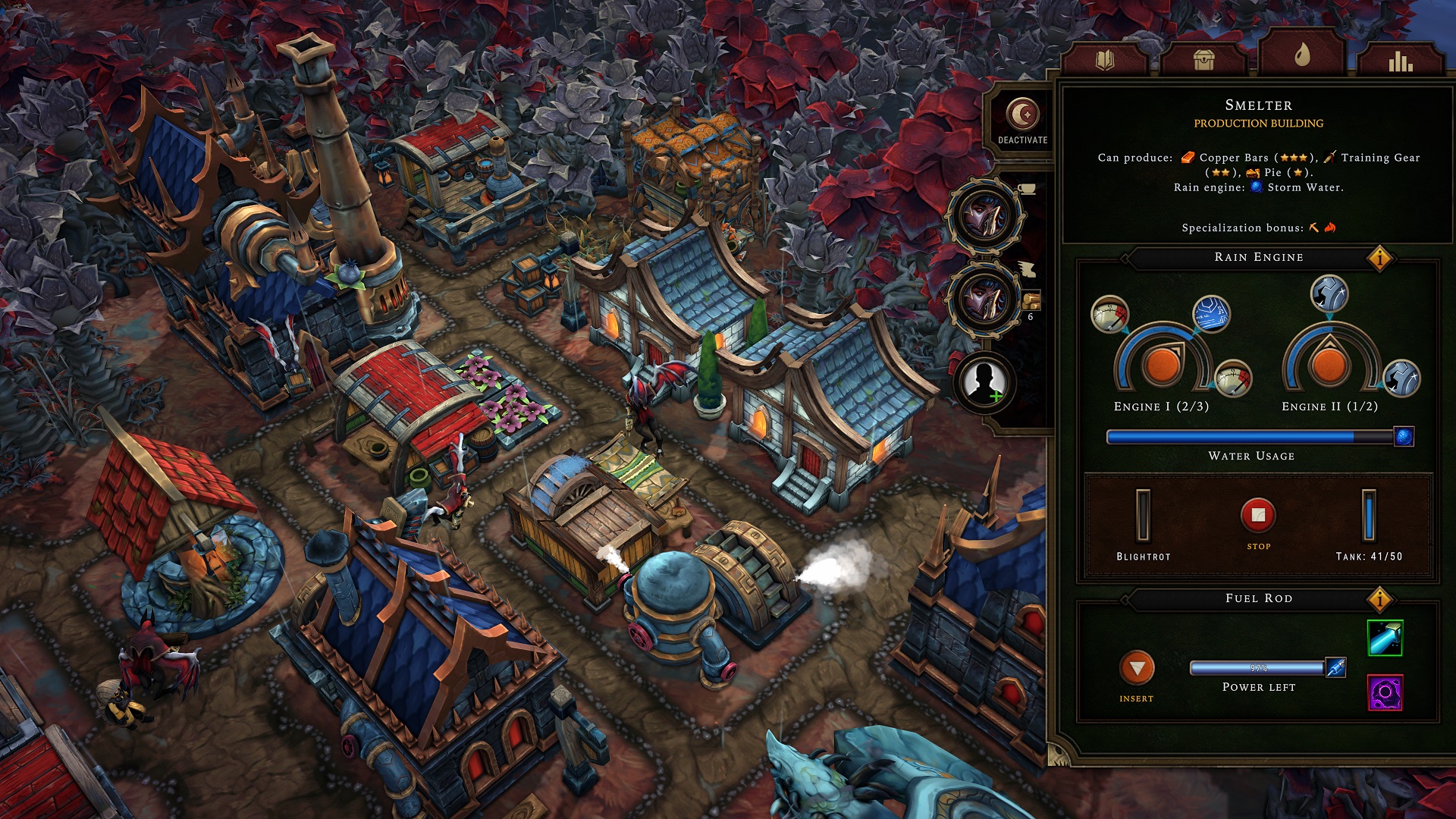This screenshot has height=819, width=1456.
Task: Select the purple vortex fuel rod effect icon
Action: [1385, 692]
